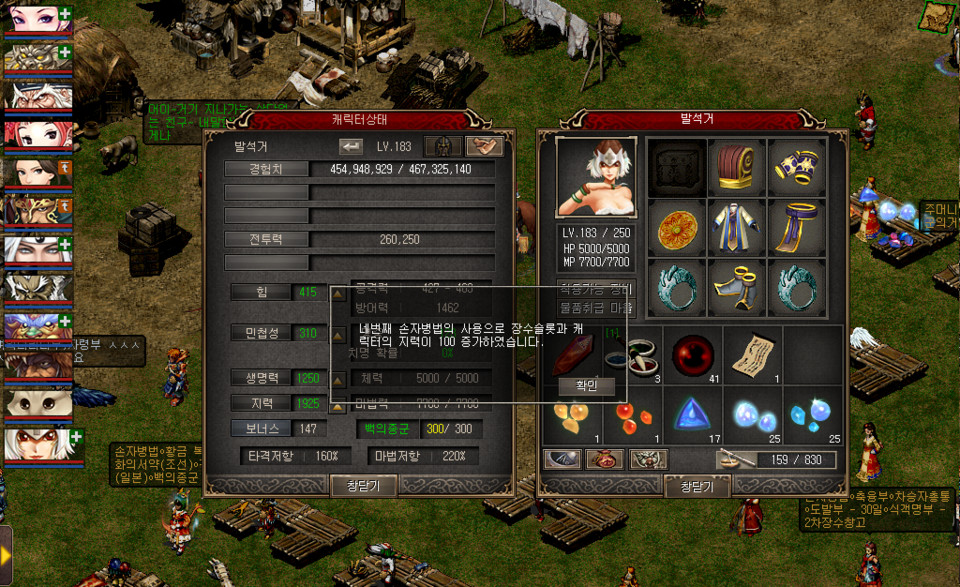Increase the 지력 stat with its arrow
The width and height of the screenshot is (960, 587).
pyautogui.click(x=337, y=403)
